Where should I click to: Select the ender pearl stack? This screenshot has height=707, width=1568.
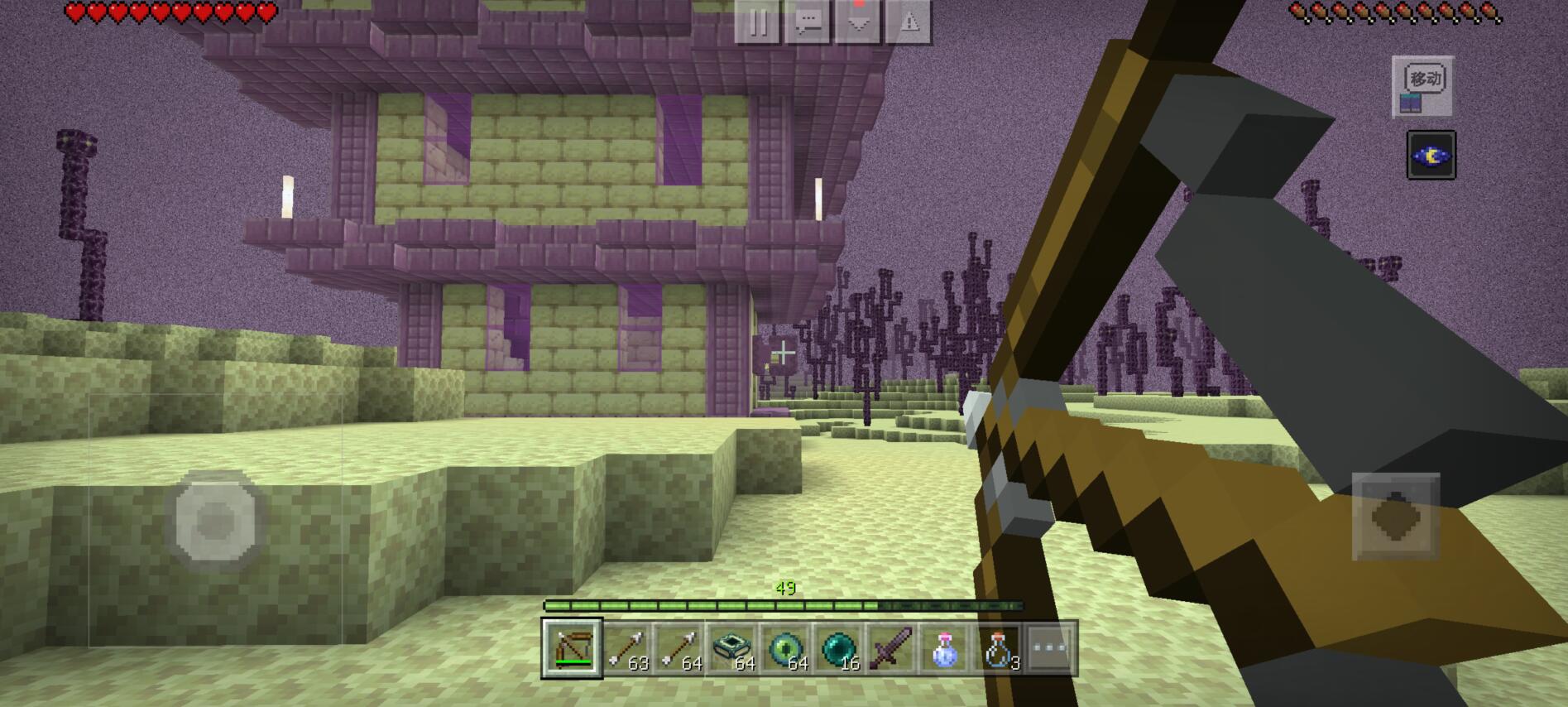coord(837,648)
